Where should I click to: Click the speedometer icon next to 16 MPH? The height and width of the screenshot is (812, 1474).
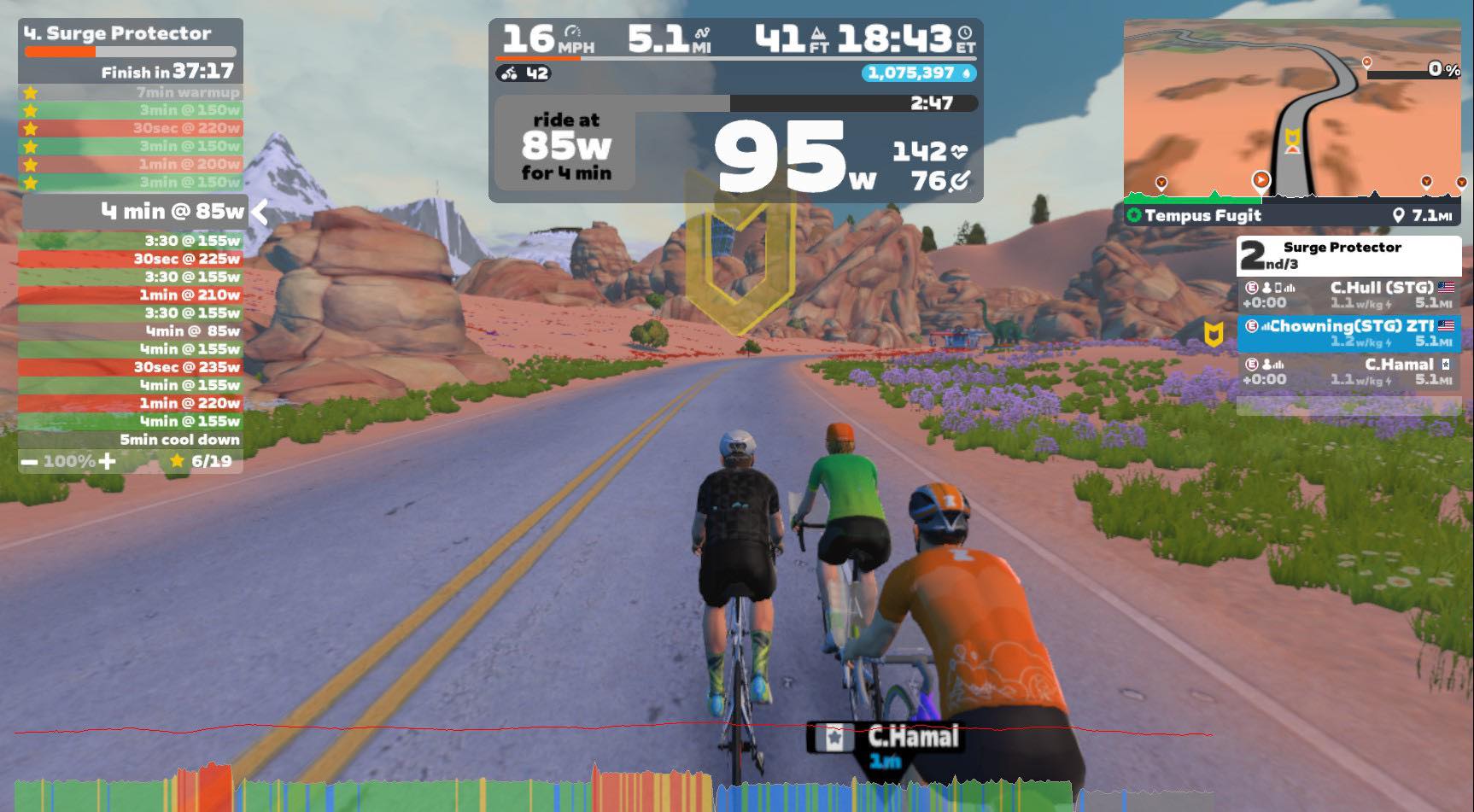tap(572, 31)
